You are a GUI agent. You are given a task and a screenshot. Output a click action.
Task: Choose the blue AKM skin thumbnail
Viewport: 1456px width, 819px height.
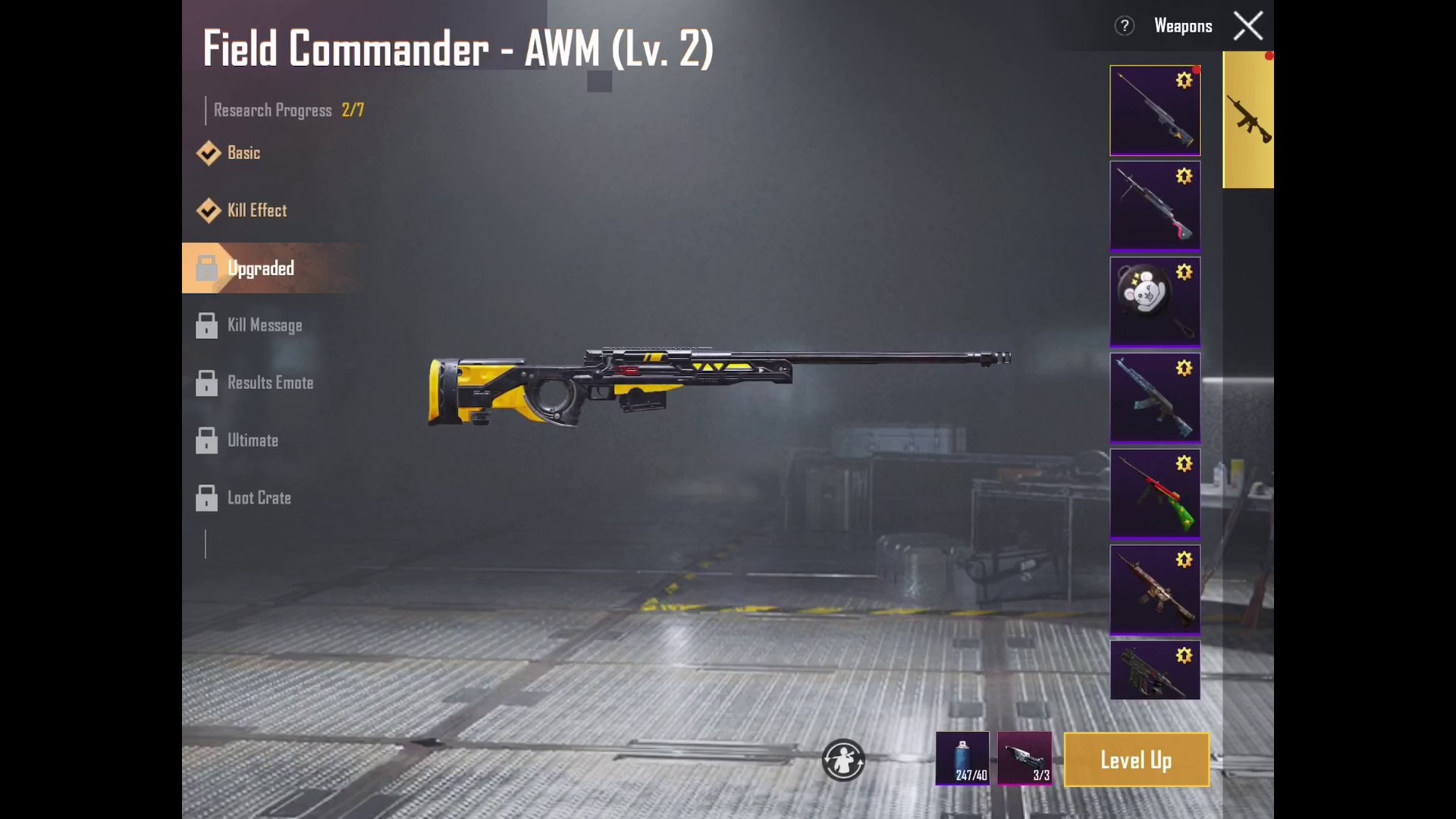[1155, 397]
